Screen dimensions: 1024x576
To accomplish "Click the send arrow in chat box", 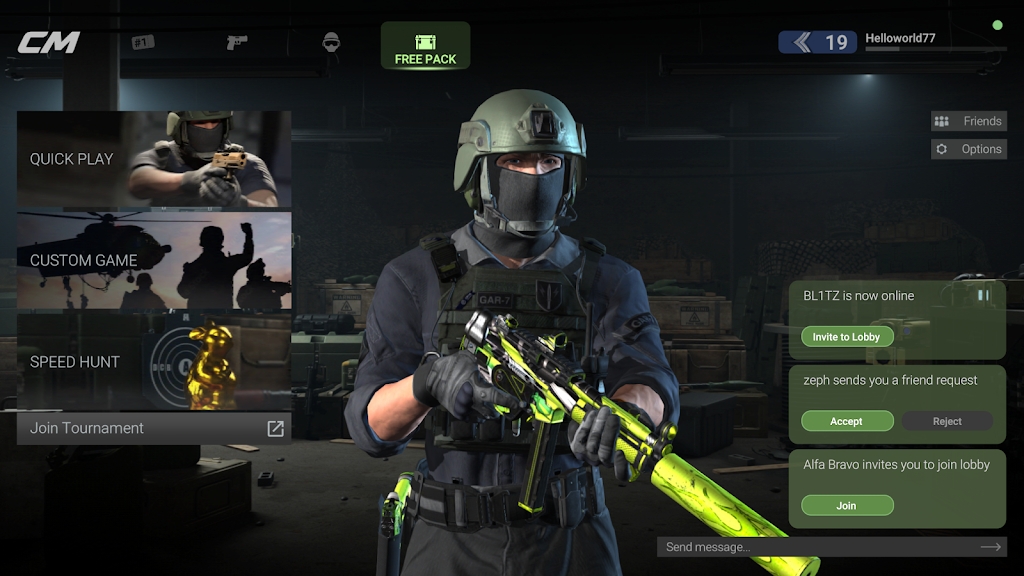I will (x=990, y=547).
